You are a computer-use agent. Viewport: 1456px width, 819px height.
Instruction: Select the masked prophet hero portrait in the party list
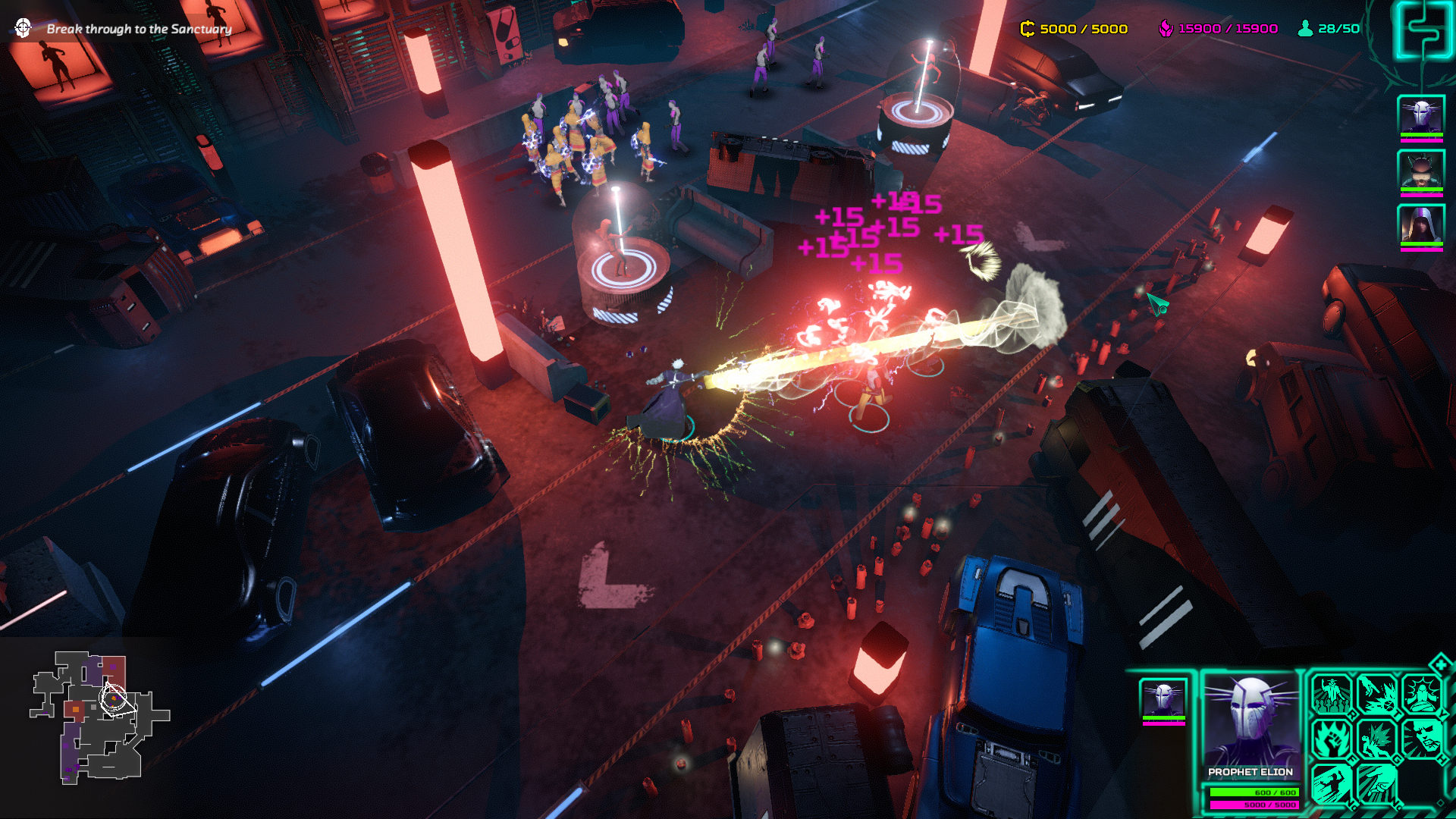[x=1420, y=116]
